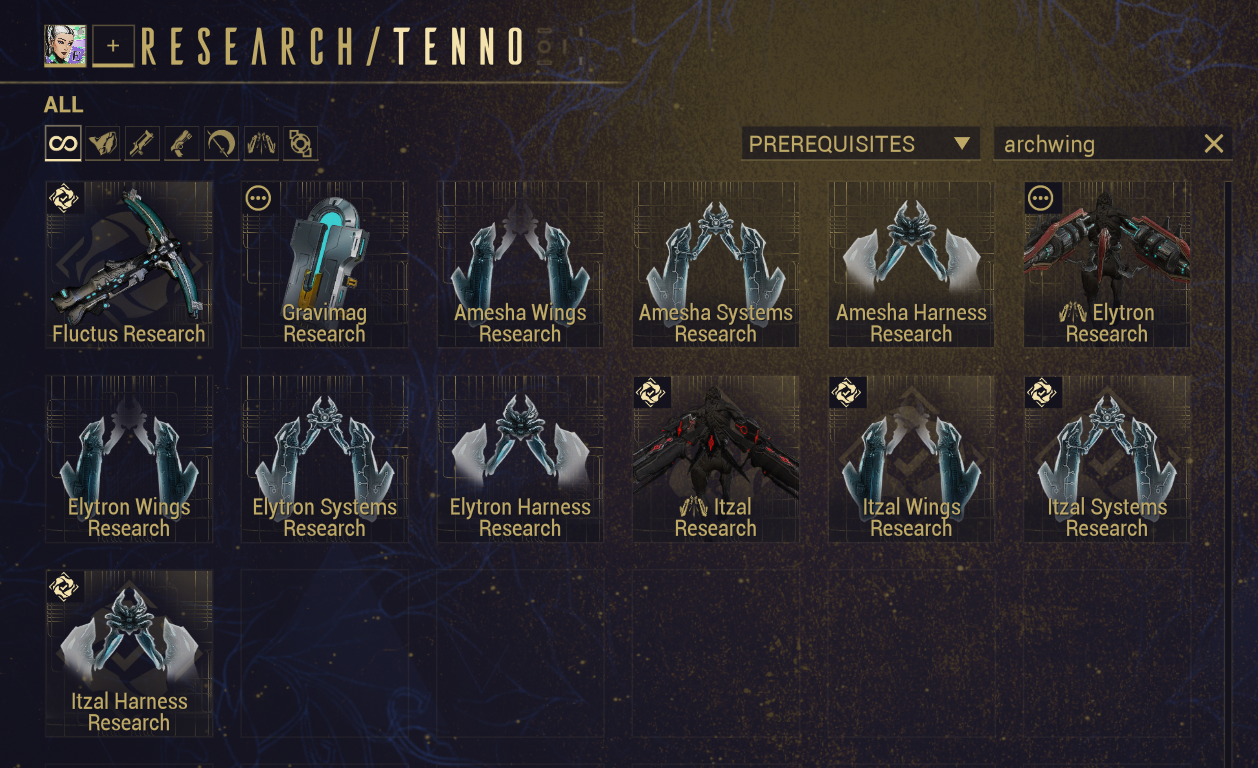Image resolution: width=1258 pixels, height=768 pixels.
Task: Click the plus button beside the player avatar
Action: [x=113, y=47]
